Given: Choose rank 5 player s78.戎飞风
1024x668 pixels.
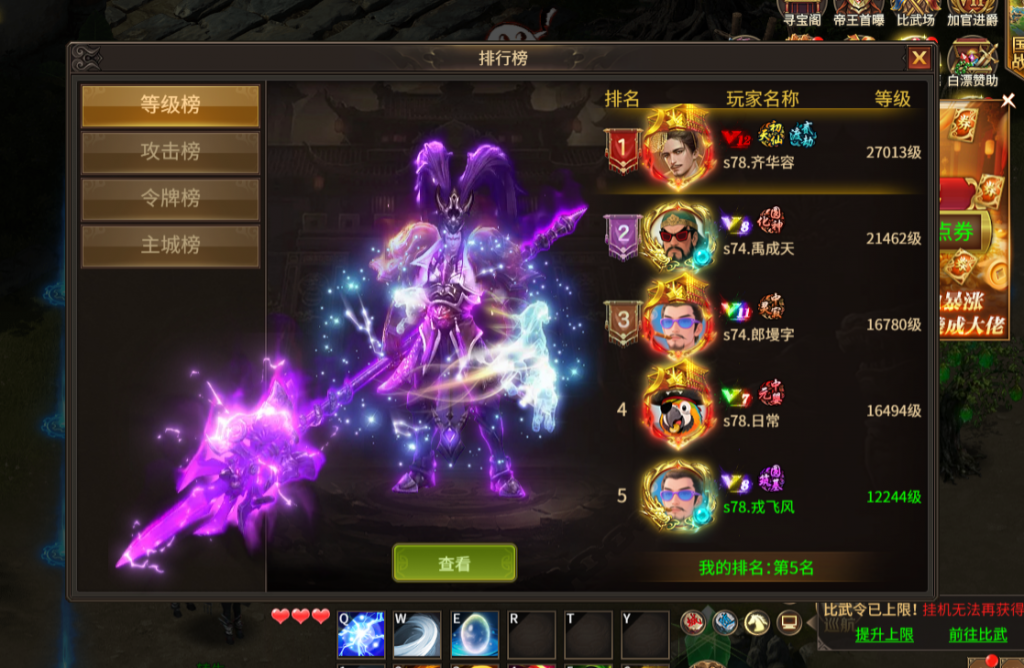Looking at the screenshot, I should tap(760, 497).
